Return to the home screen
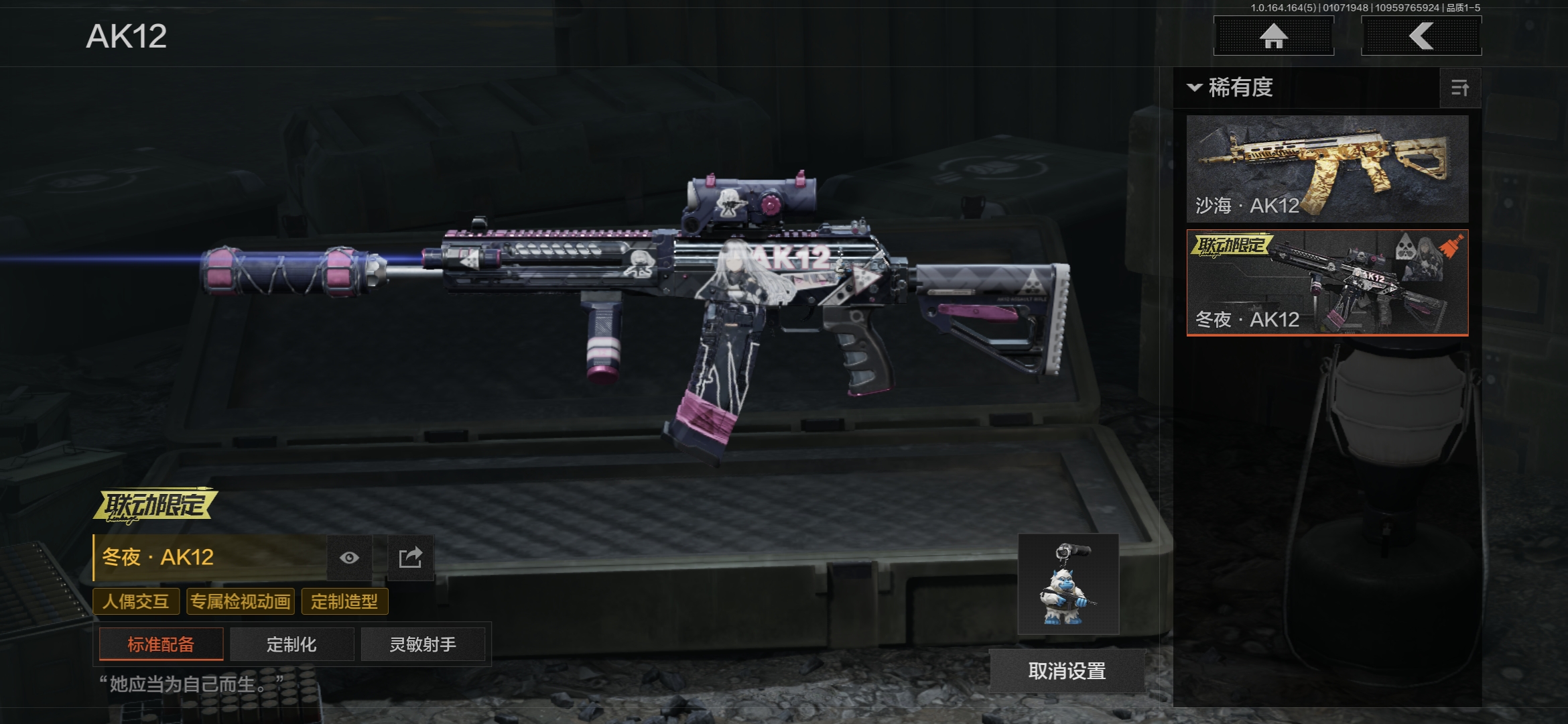The width and height of the screenshot is (1568, 724). coord(1273,36)
